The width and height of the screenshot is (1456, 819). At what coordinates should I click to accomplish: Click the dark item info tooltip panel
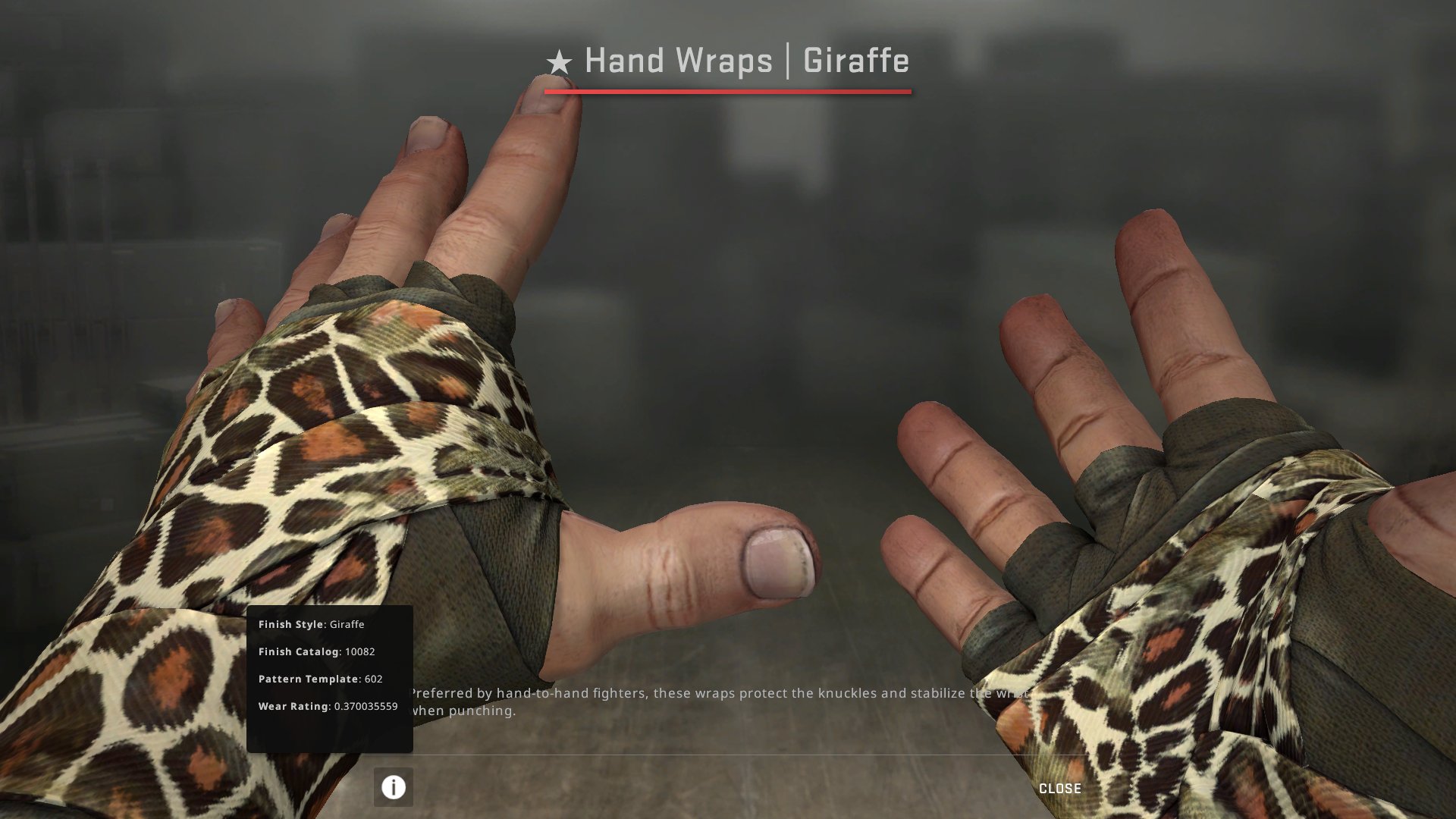coord(330,679)
